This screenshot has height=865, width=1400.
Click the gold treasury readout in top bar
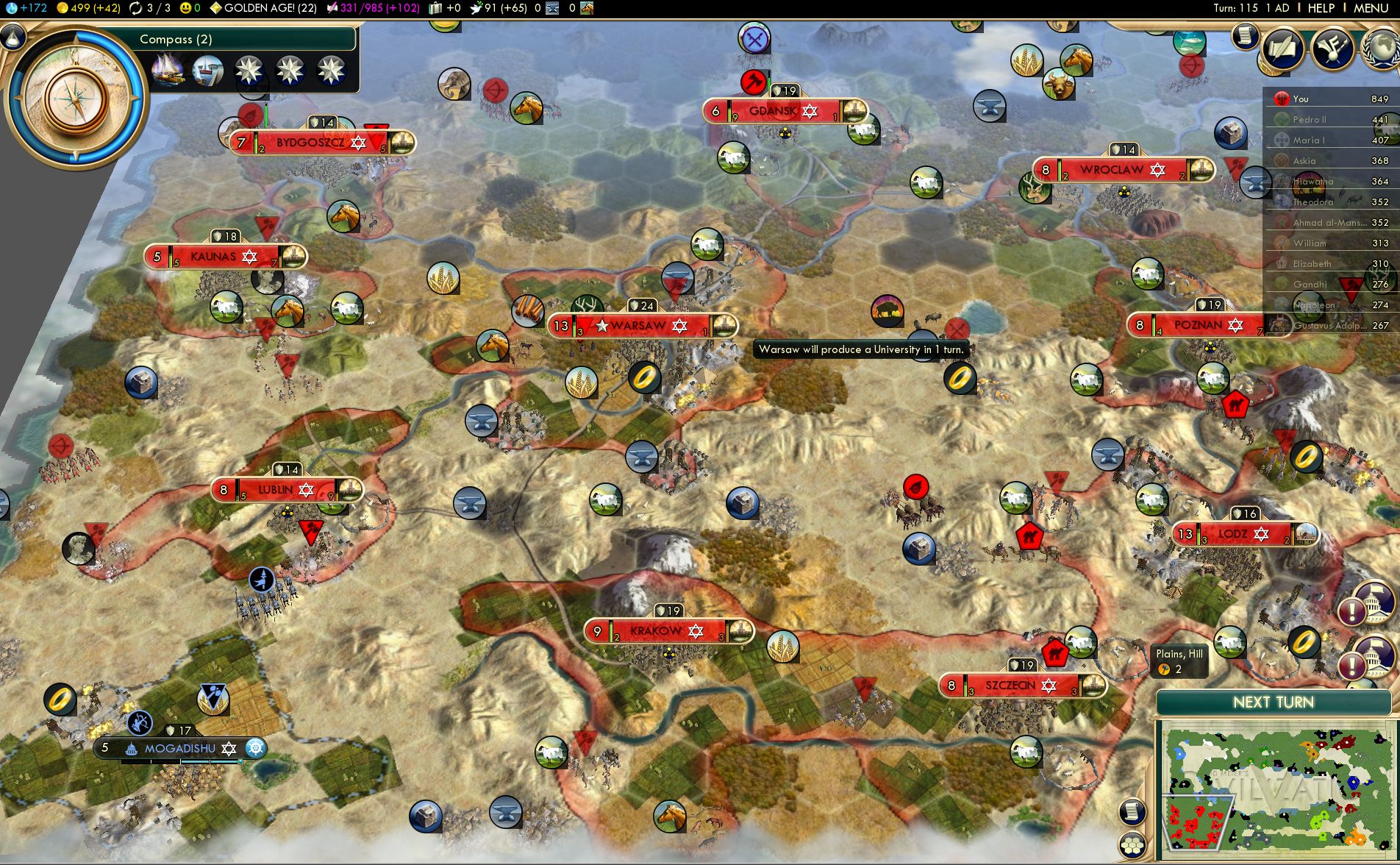coord(88,8)
